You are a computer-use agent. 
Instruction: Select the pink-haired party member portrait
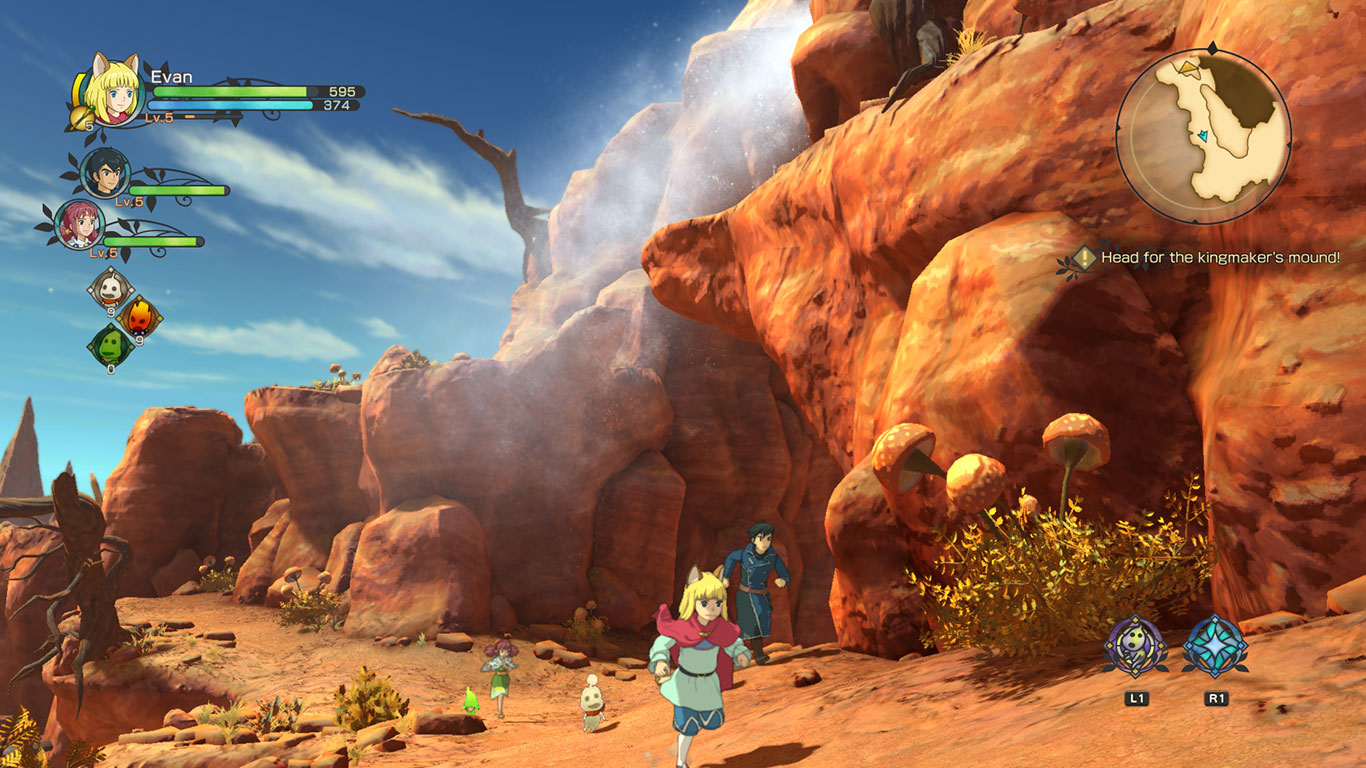click(80, 224)
